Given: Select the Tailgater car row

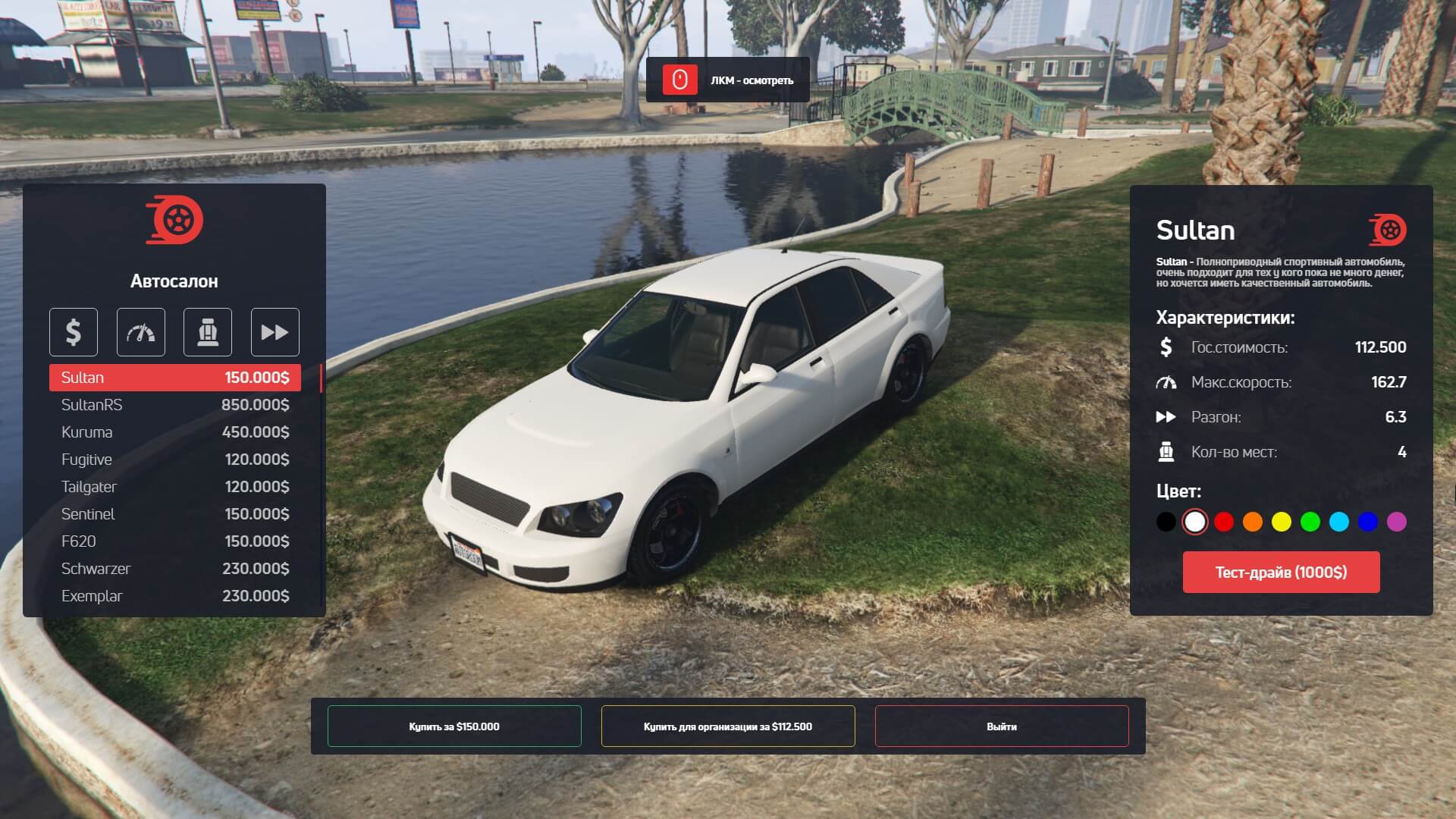Looking at the screenshot, I should pyautogui.click(x=174, y=487).
